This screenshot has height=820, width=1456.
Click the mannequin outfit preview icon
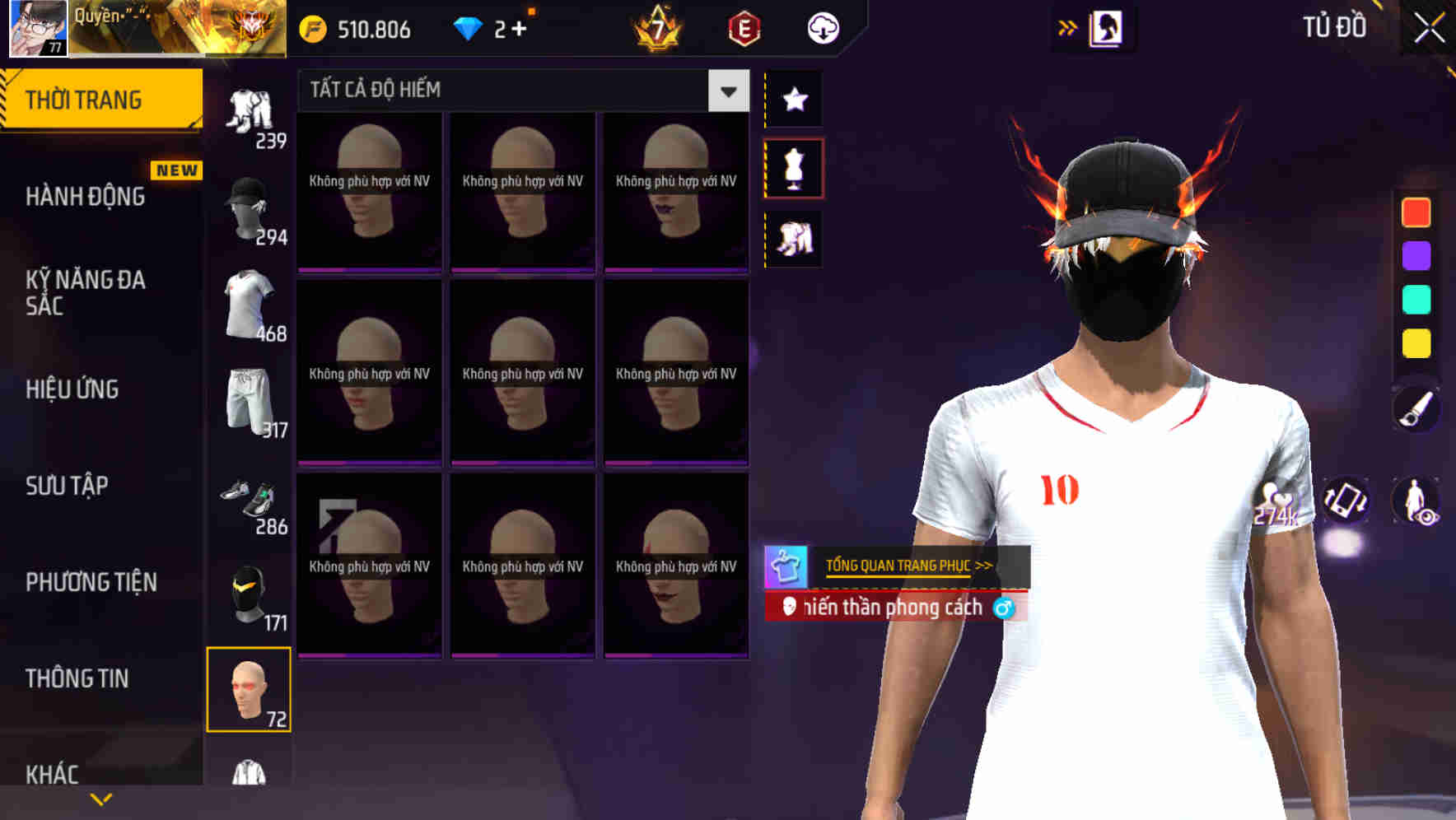pyautogui.click(x=793, y=167)
